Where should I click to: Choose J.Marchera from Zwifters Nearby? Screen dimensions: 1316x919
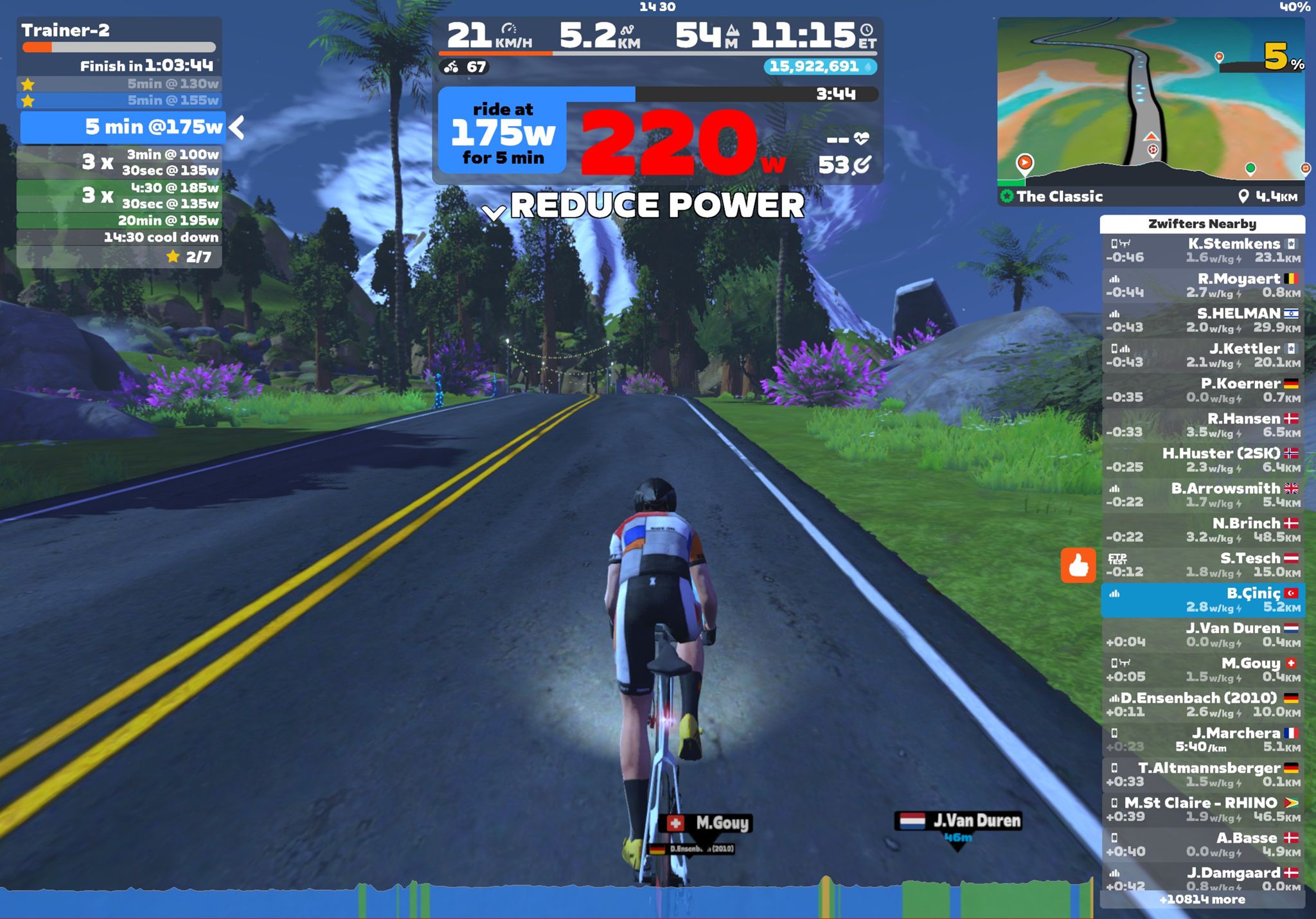pos(1202,739)
